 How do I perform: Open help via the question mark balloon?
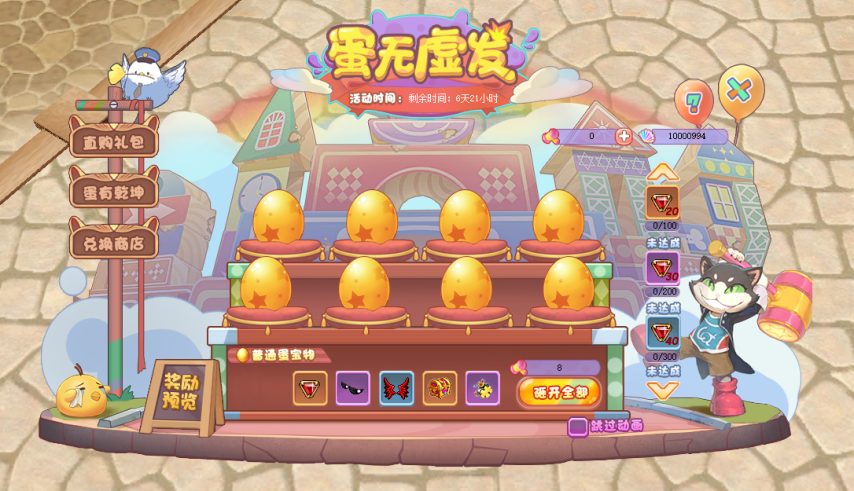click(x=693, y=101)
